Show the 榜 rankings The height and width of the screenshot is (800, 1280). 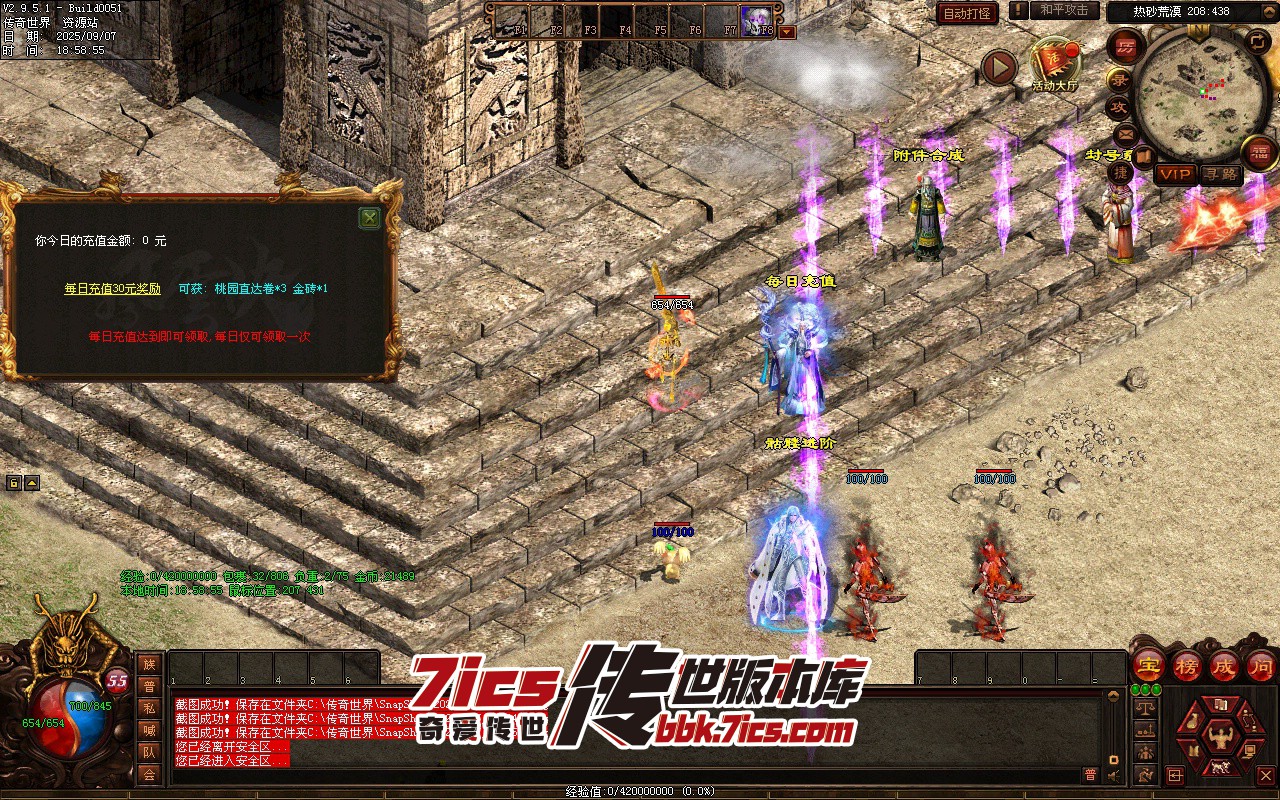pos(1187,666)
